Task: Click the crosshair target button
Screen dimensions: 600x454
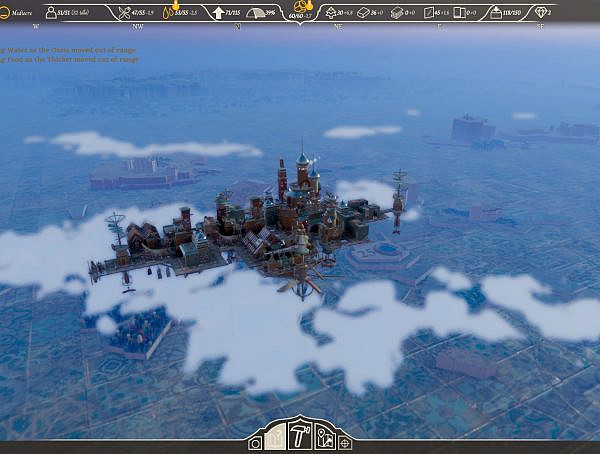Action: click(x=345, y=441)
